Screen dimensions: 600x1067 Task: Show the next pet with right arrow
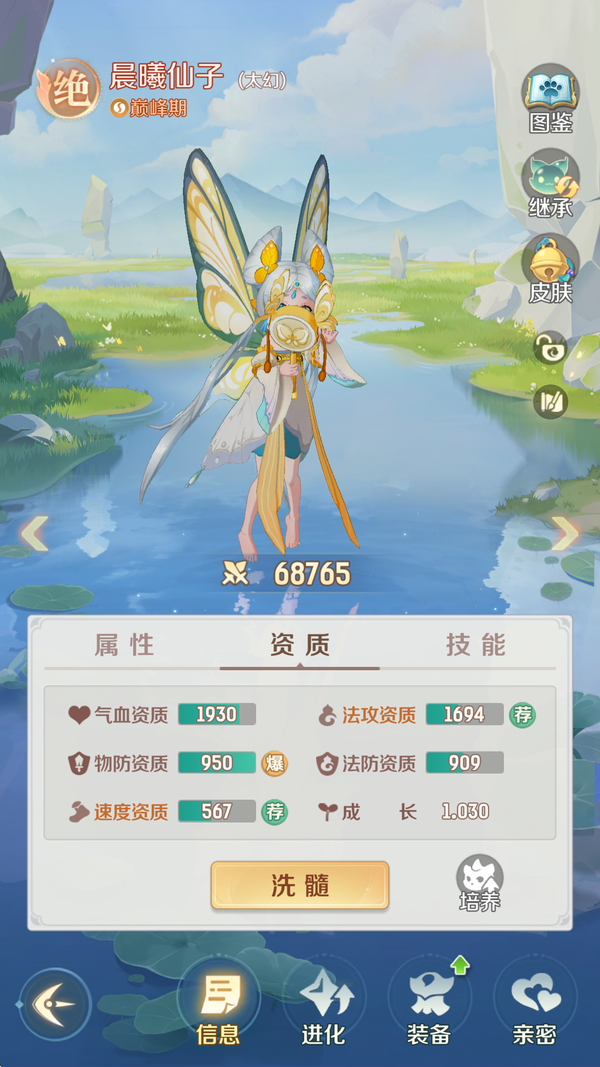coord(566,533)
